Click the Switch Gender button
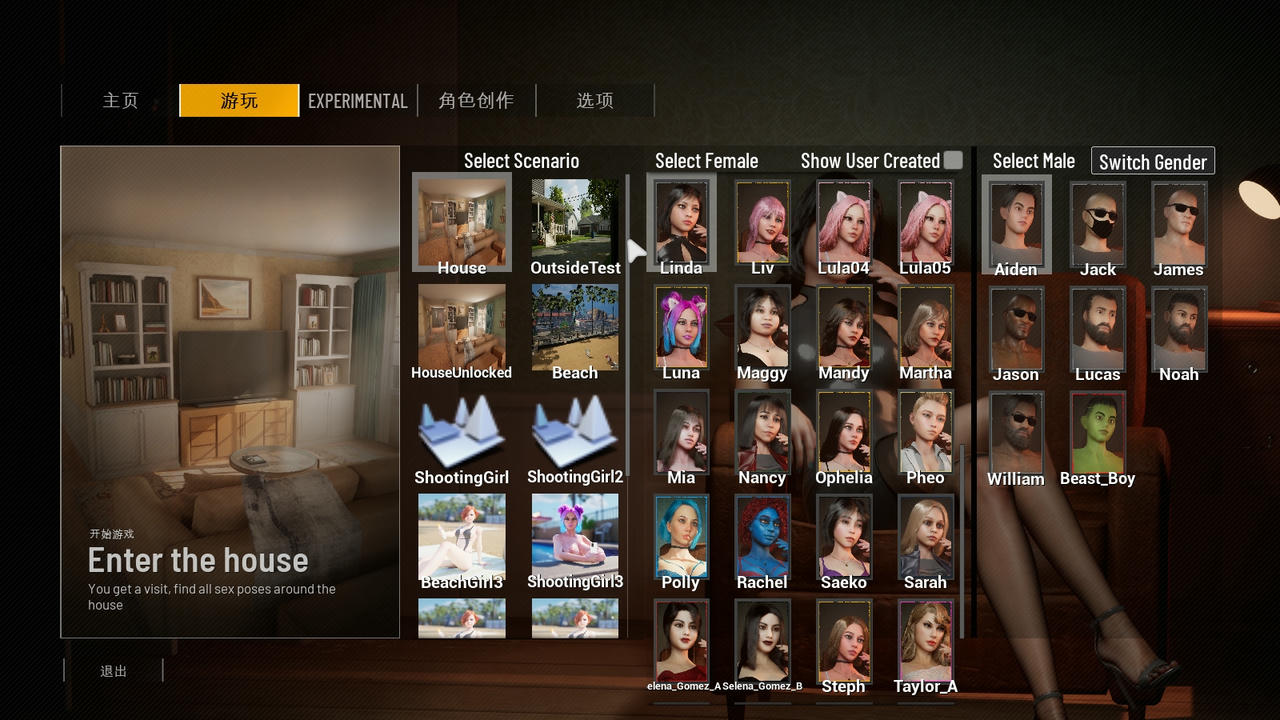This screenshot has width=1280, height=720. 1152,161
